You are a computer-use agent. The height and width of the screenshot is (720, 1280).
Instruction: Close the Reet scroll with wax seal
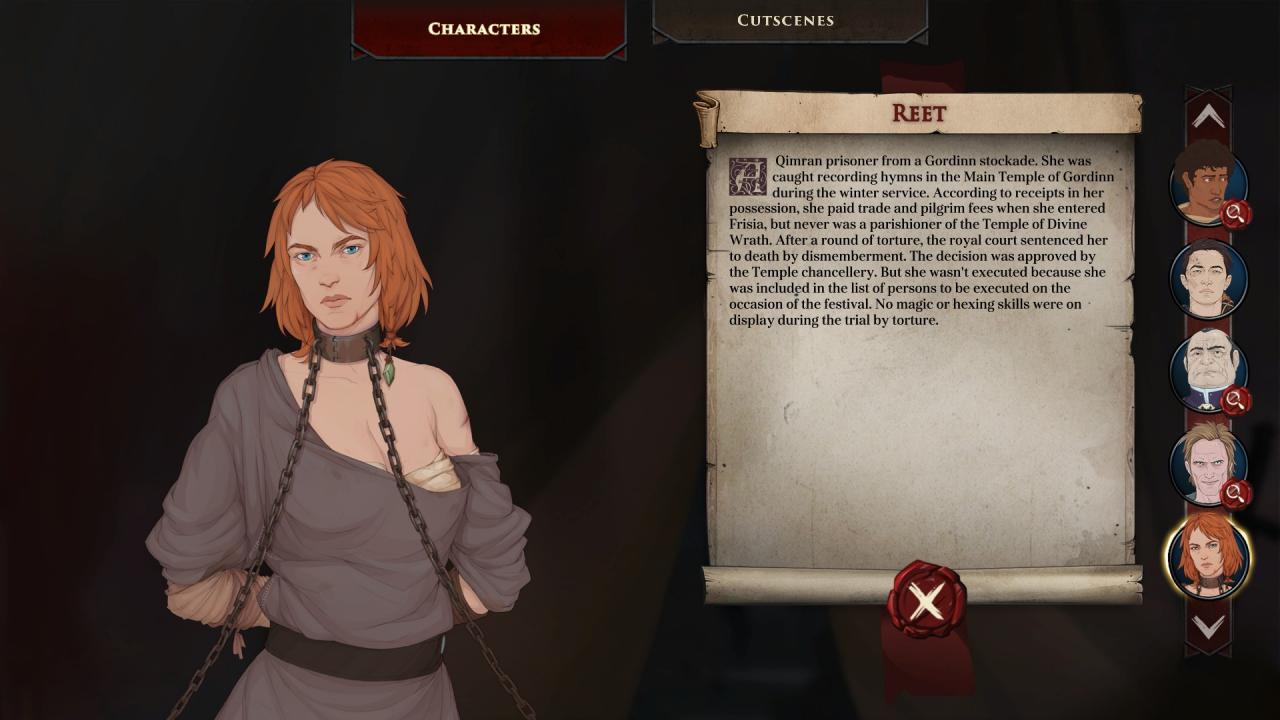(926, 601)
